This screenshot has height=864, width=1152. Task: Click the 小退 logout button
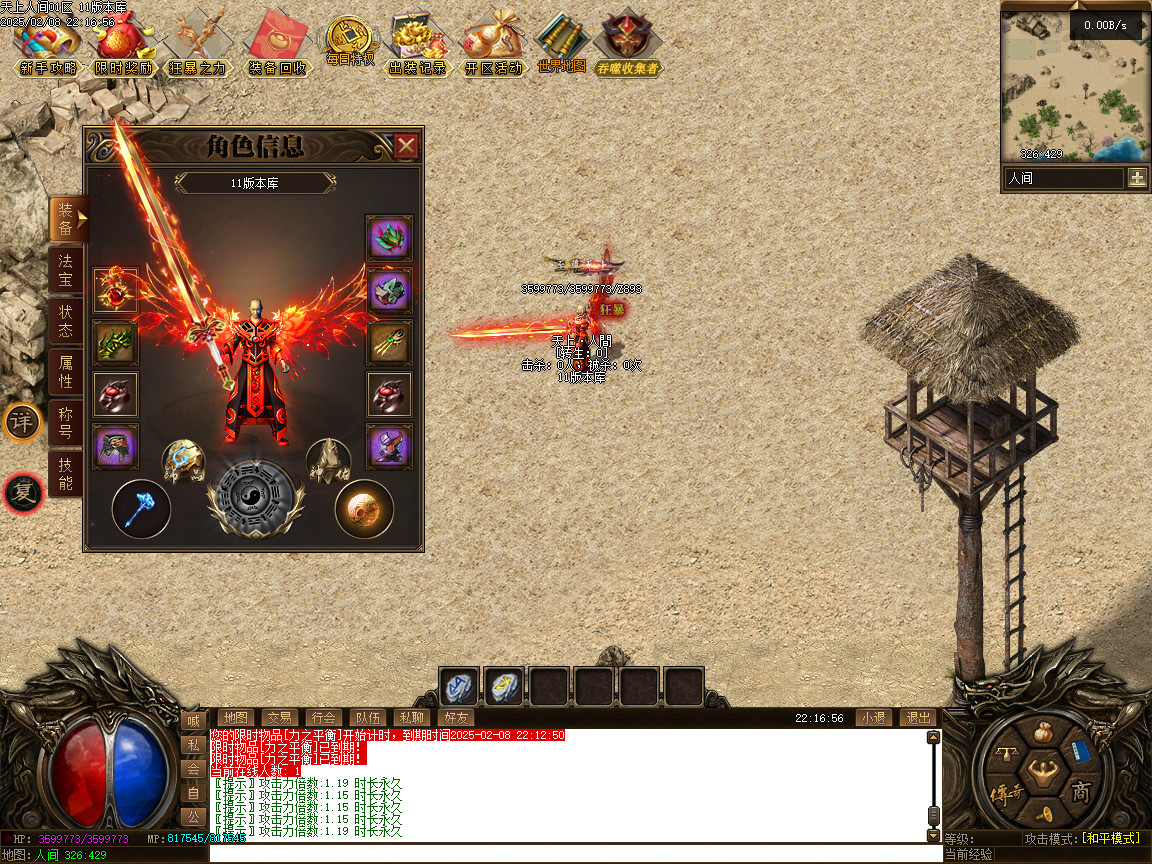873,718
